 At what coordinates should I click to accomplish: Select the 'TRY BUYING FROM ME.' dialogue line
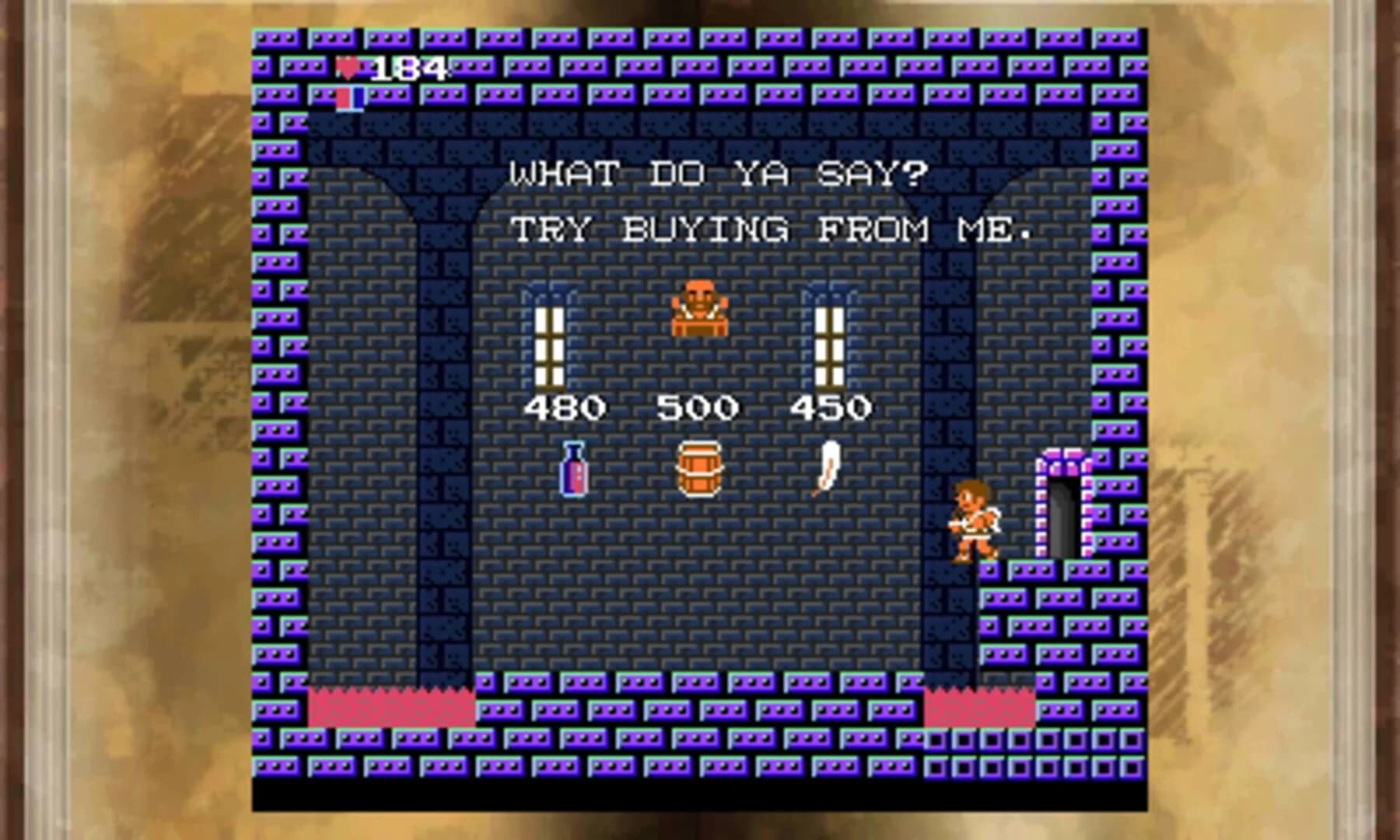(x=774, y=231)
